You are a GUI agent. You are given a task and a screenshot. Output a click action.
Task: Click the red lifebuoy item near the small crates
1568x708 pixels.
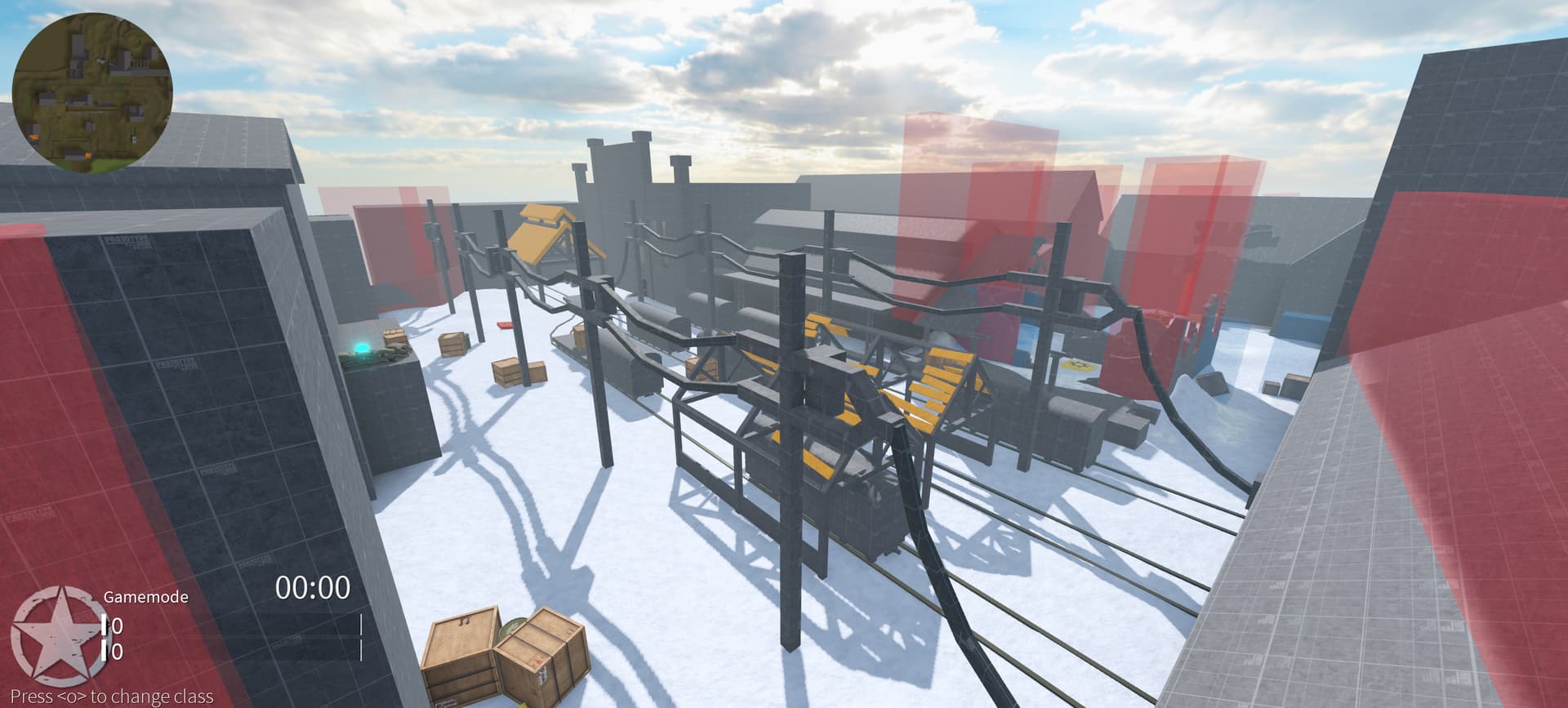coord(505,325)
